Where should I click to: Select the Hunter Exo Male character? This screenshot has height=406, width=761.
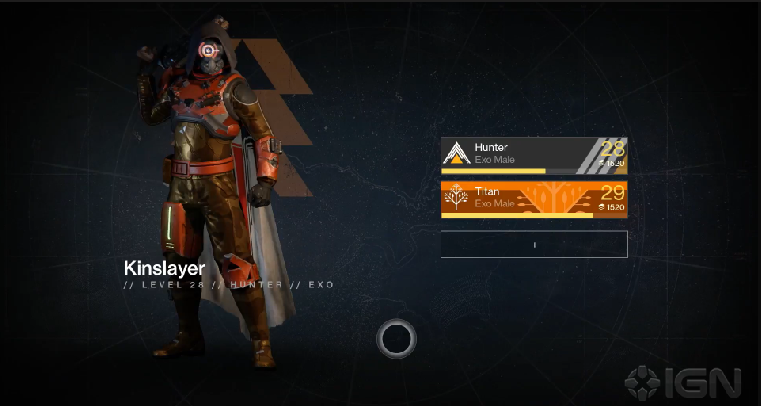point(533,154)
